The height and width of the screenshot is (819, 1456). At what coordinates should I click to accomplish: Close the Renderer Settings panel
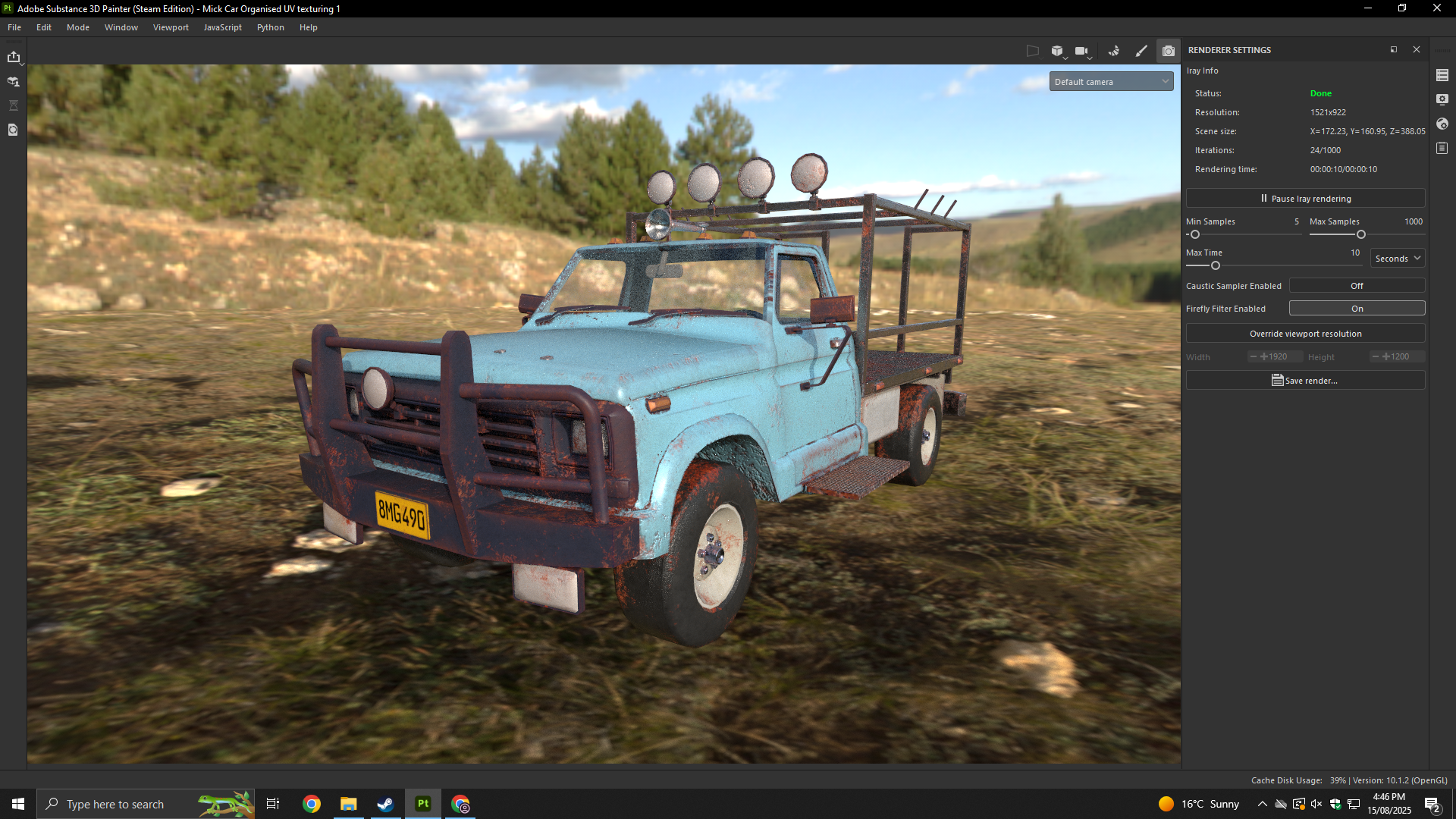tap(1417, 50)
